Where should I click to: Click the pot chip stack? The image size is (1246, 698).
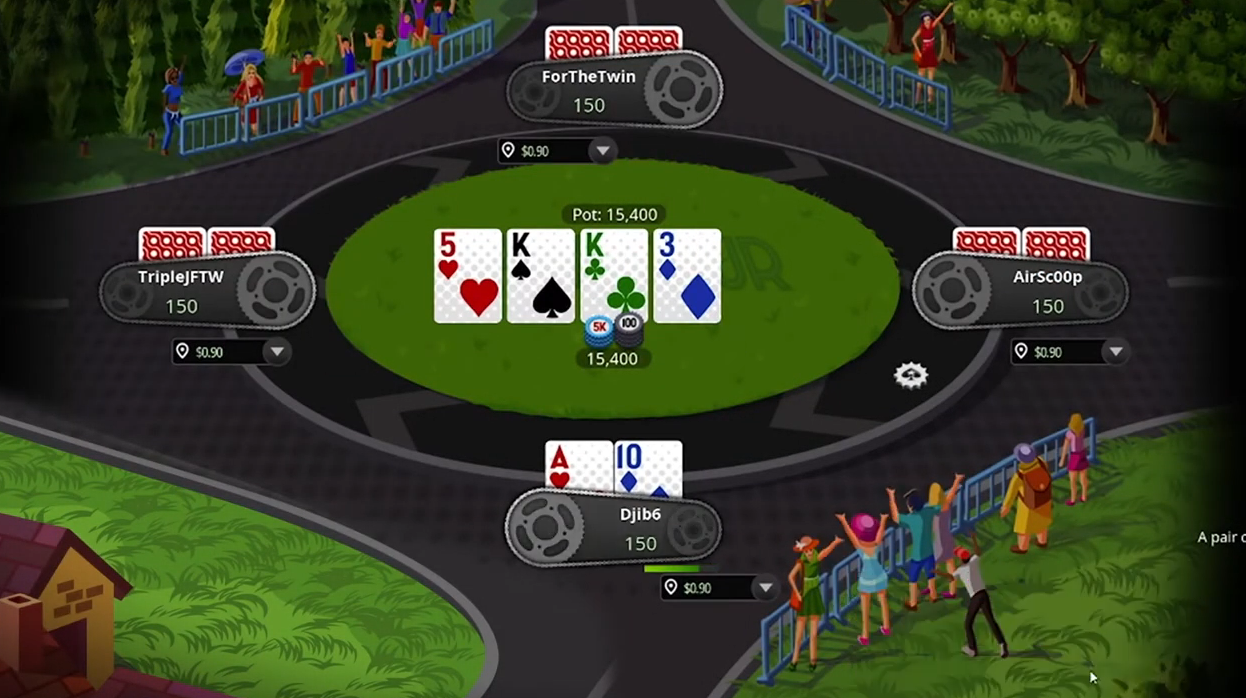[613, 330]
